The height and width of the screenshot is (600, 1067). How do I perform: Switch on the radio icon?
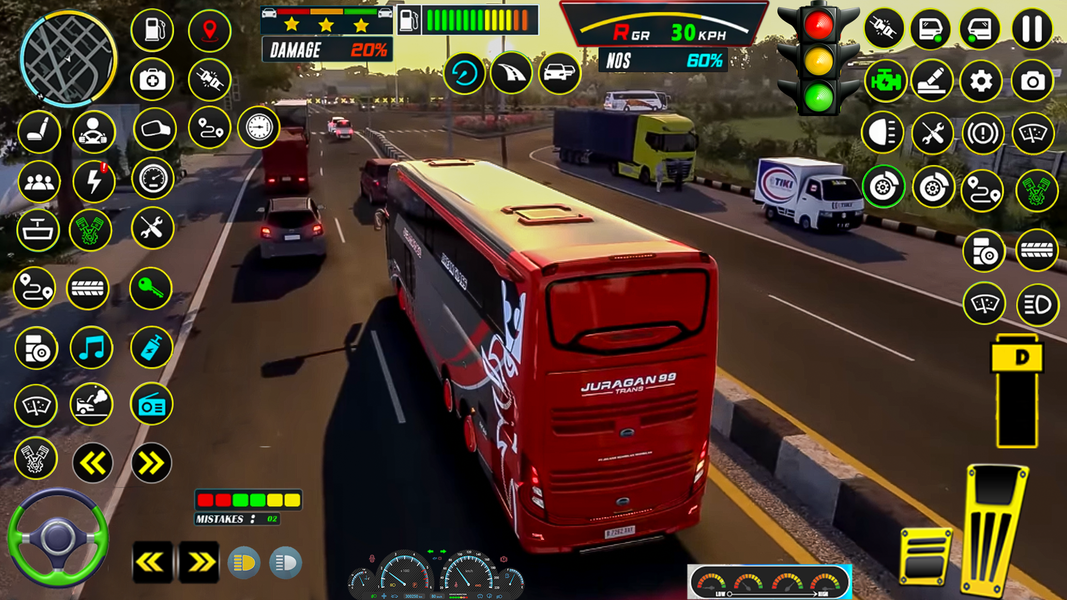(151, 404)
